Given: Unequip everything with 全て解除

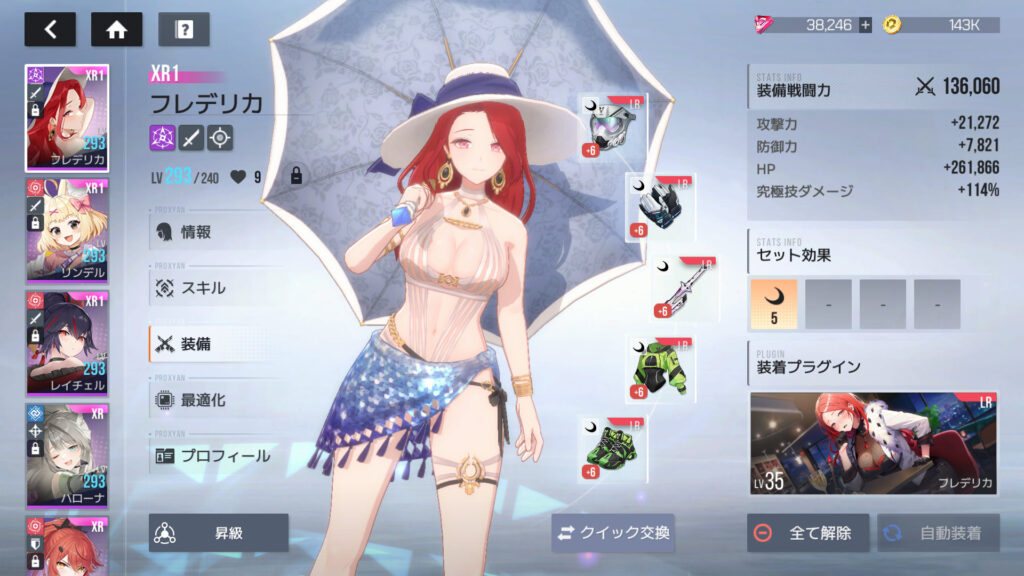Looking at the screenshot, I should pyautogui.click(x=807, y=533).
